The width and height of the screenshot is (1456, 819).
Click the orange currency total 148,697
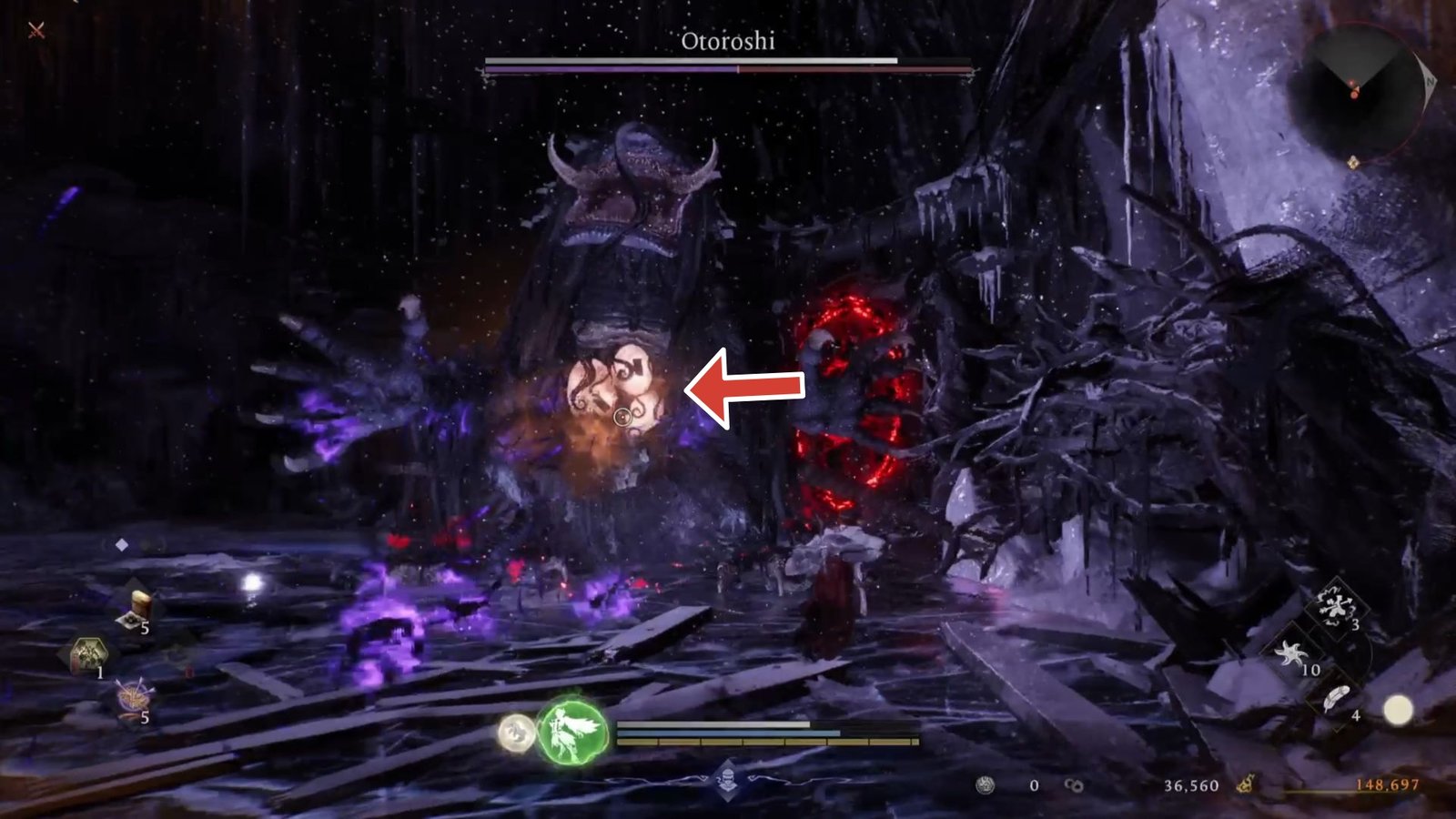point(1387,785)
